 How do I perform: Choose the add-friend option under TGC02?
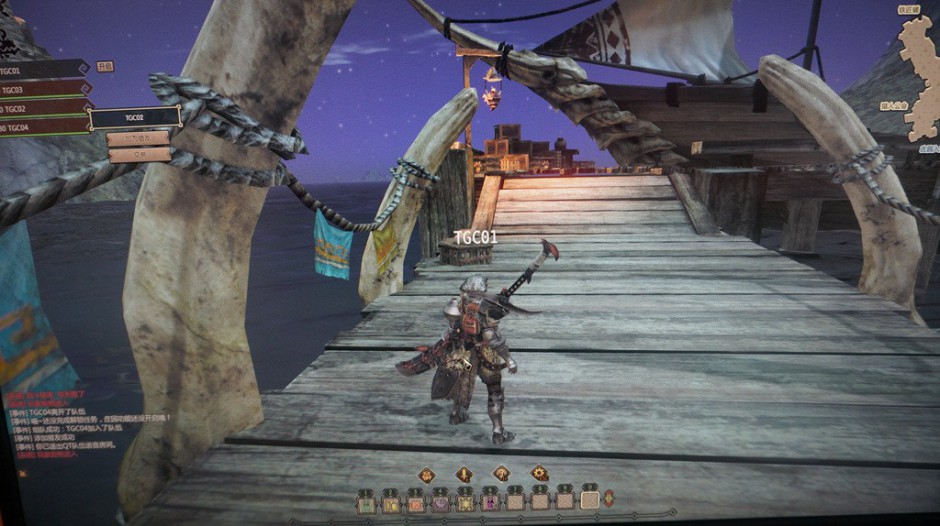(139, 138)
